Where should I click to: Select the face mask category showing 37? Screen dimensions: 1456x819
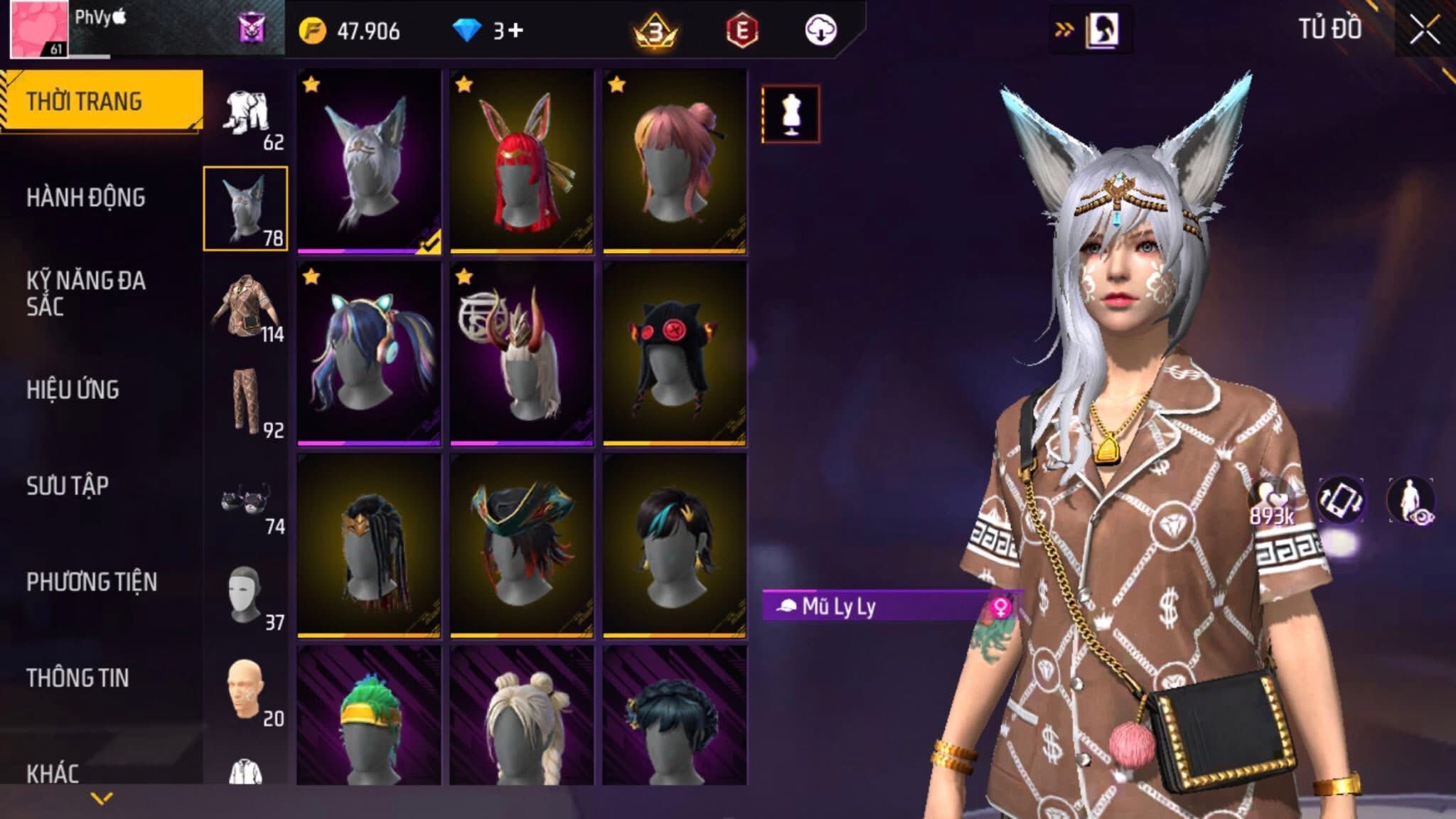pos(246,597)
